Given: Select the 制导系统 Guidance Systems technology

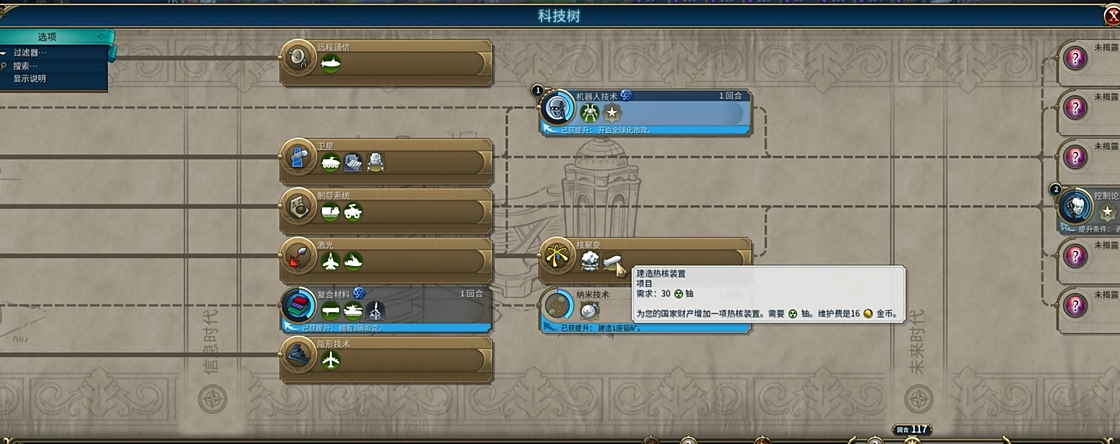Looking at the screenshot, I should (400, 208).
